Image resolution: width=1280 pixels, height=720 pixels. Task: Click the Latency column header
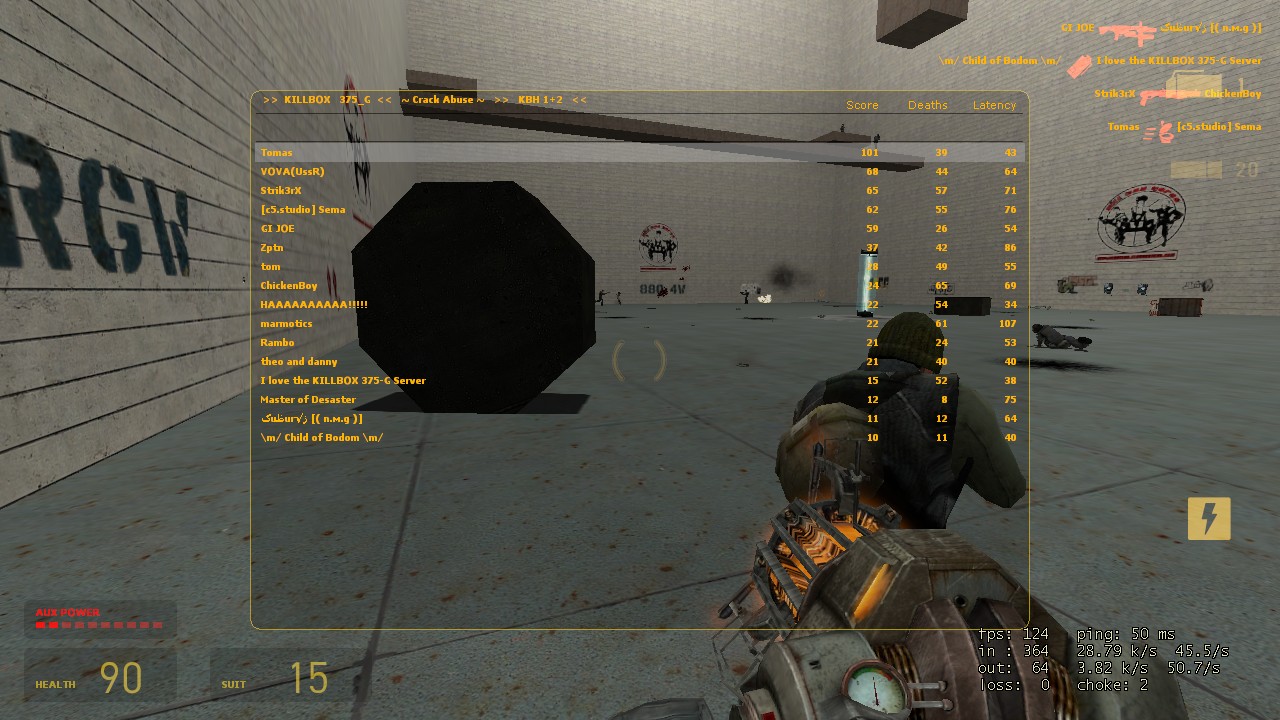point(994,104)
